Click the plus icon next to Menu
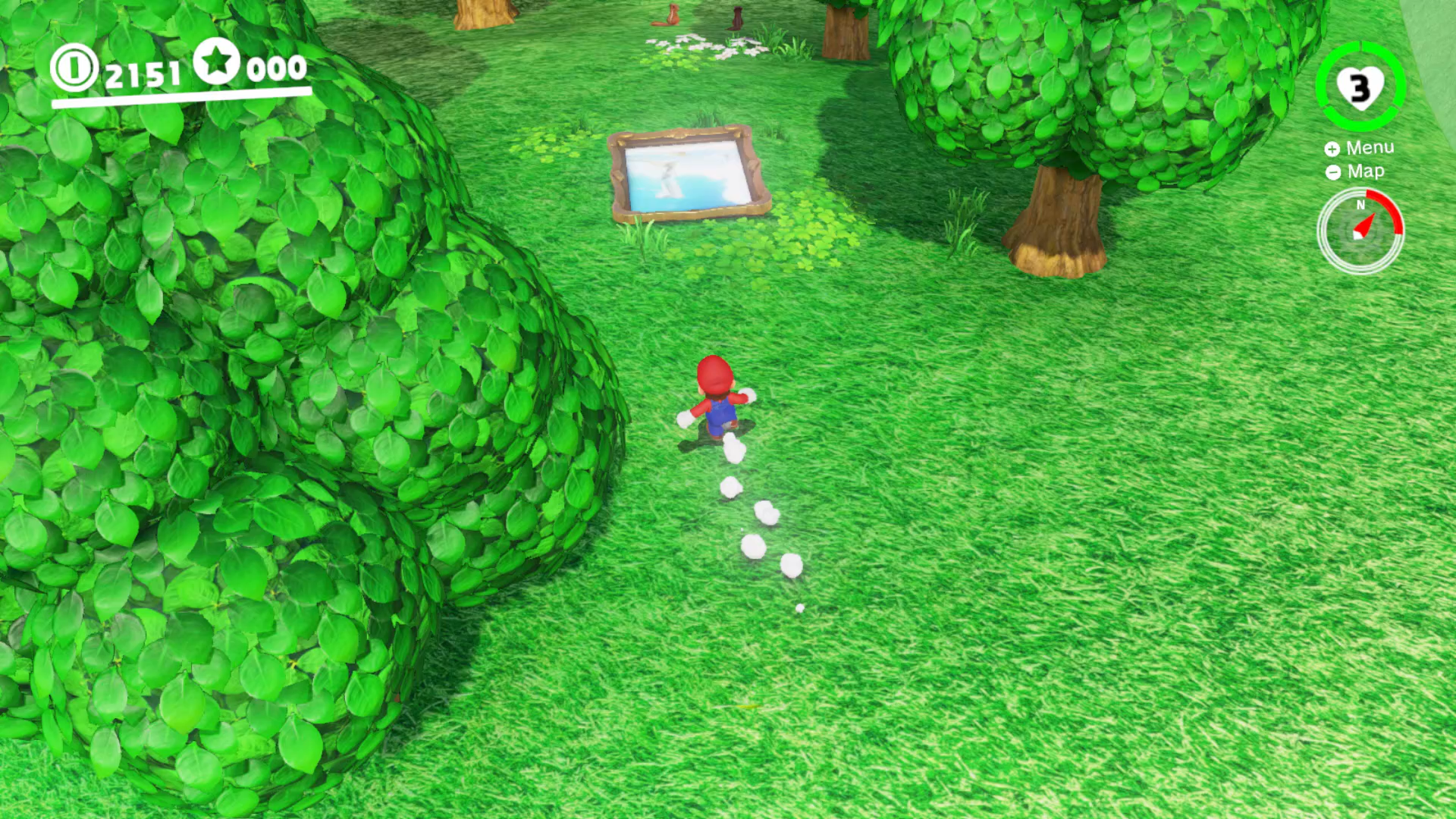The image size is (1456, 819). (x=1332, y=149)
